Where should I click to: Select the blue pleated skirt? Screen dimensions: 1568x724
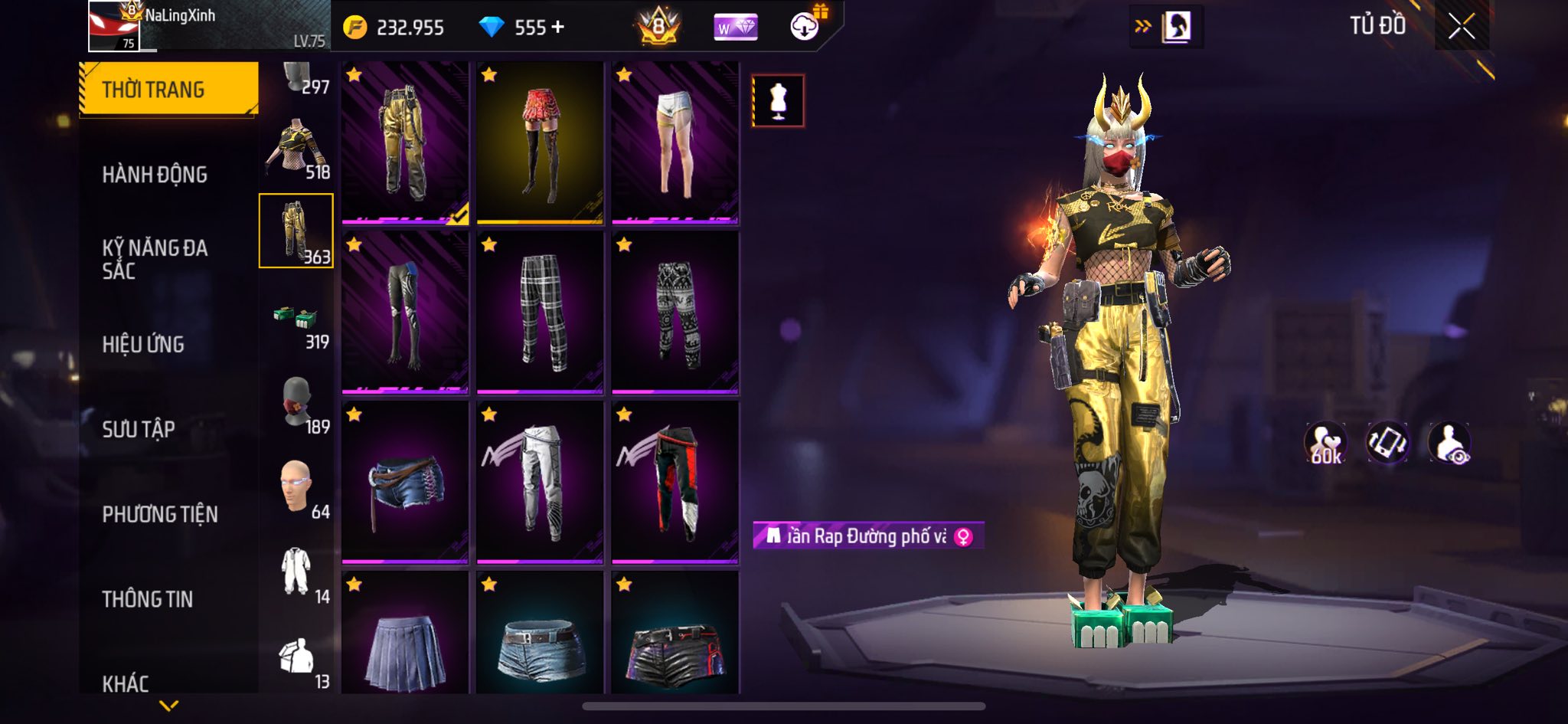405,636
